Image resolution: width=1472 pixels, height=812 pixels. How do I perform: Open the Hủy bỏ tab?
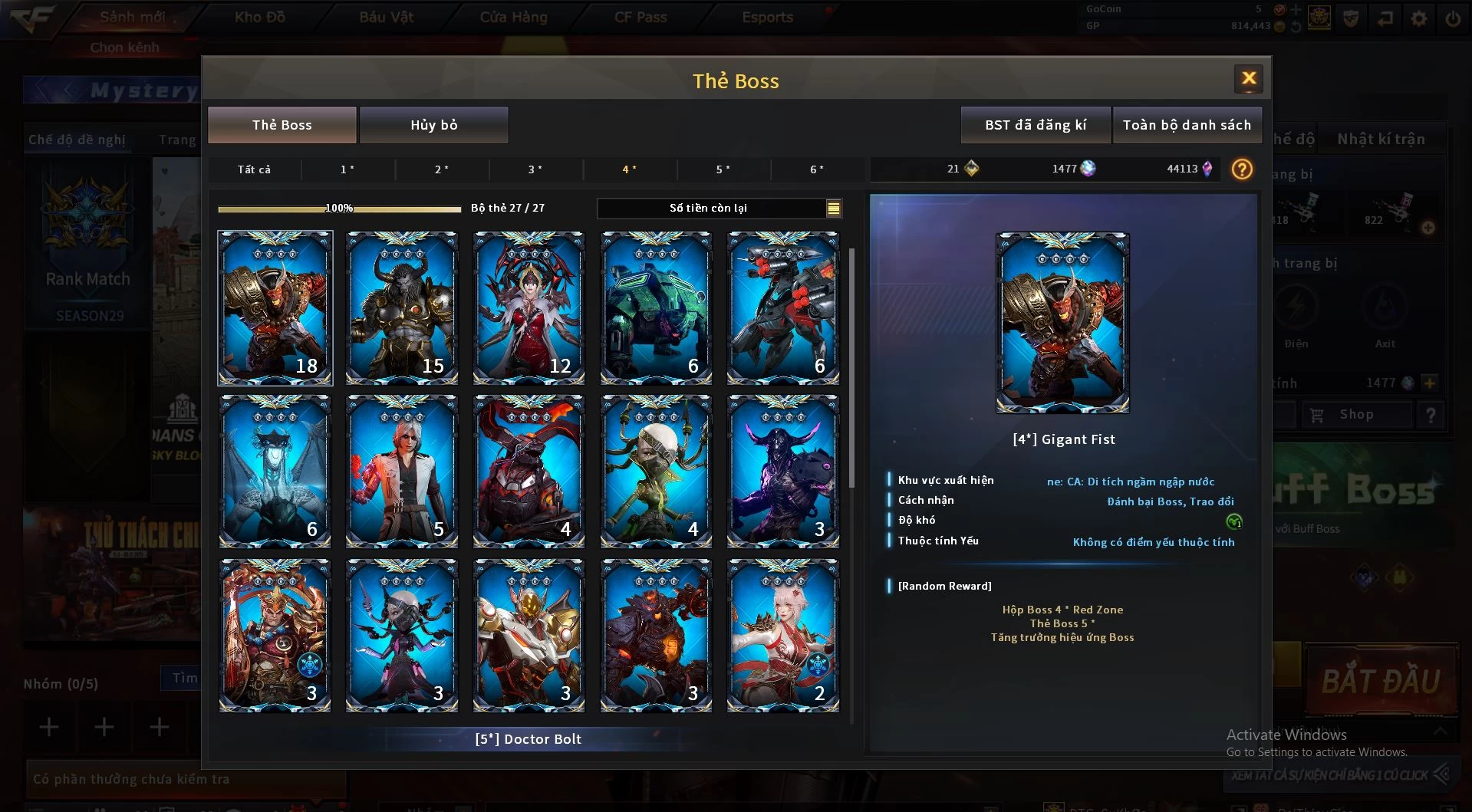[433, 125]
